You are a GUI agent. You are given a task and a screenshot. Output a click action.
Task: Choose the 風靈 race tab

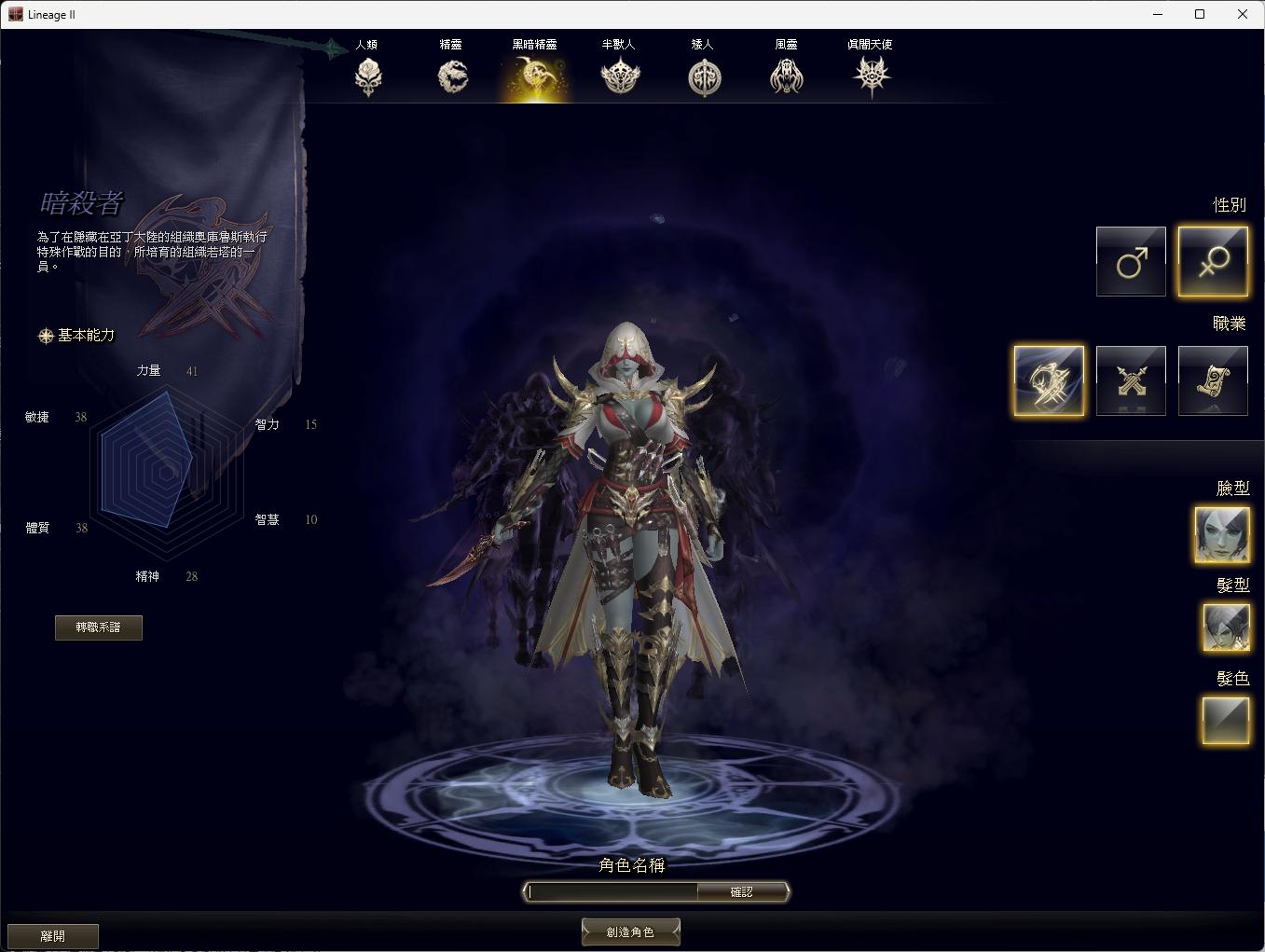787,75
